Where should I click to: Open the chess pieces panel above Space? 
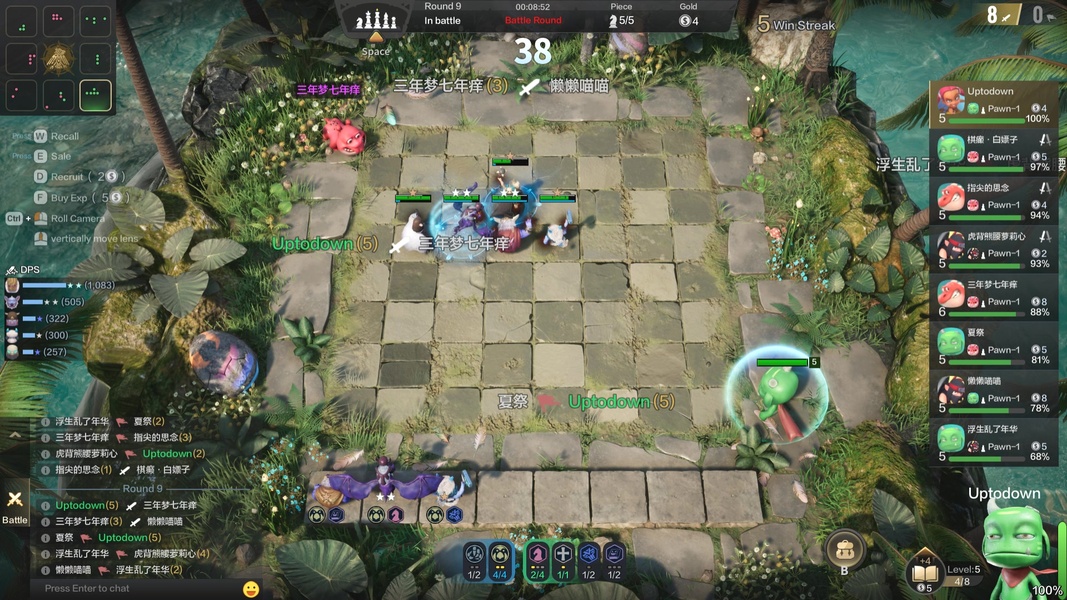pos(376,19)
